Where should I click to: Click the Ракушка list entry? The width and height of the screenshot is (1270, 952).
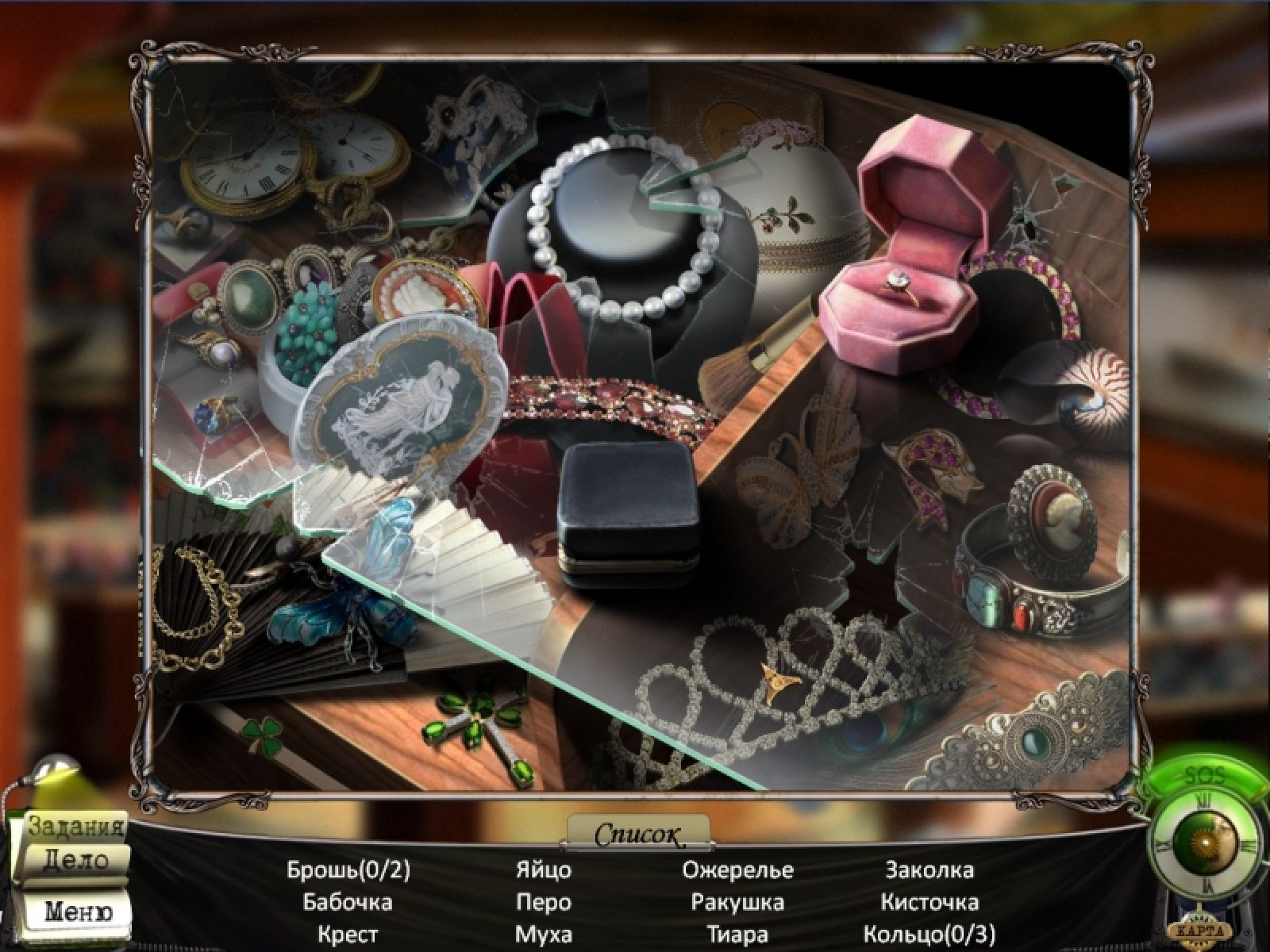pyautogui.click(x=737, y=902)
